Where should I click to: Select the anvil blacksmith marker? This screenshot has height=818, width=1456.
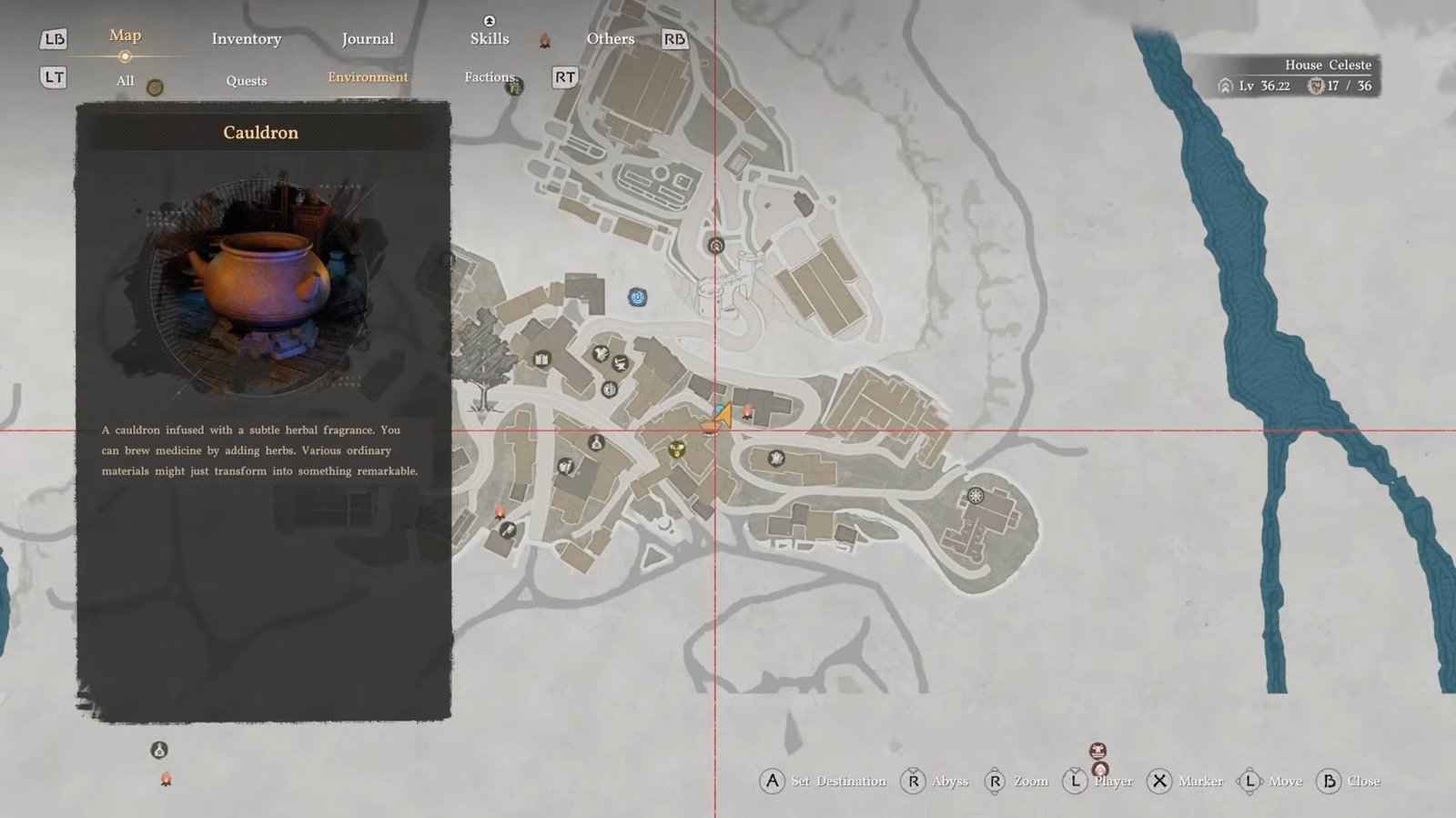(x=620, y=364)
